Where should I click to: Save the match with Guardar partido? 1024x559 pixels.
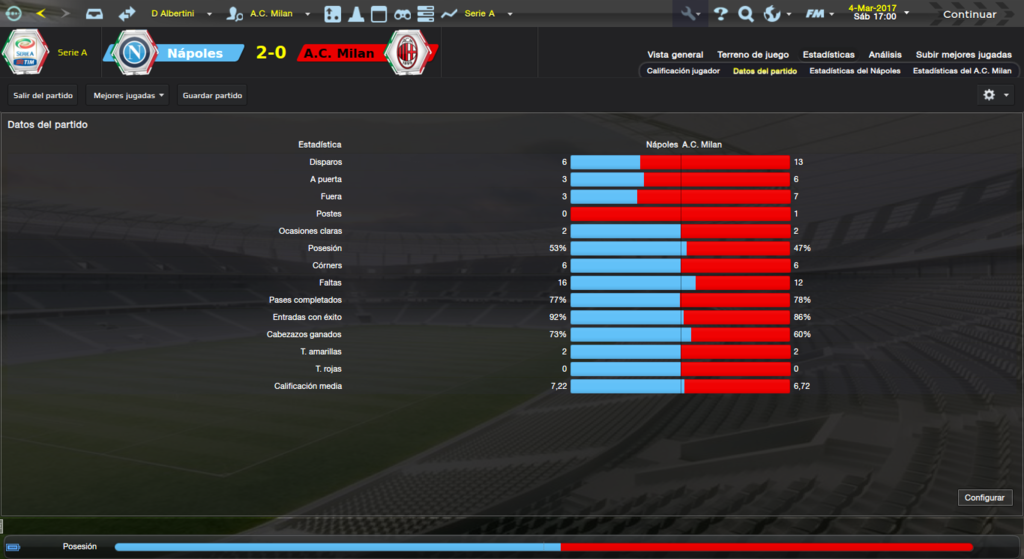pyautogui.click(x=212, y=95)
